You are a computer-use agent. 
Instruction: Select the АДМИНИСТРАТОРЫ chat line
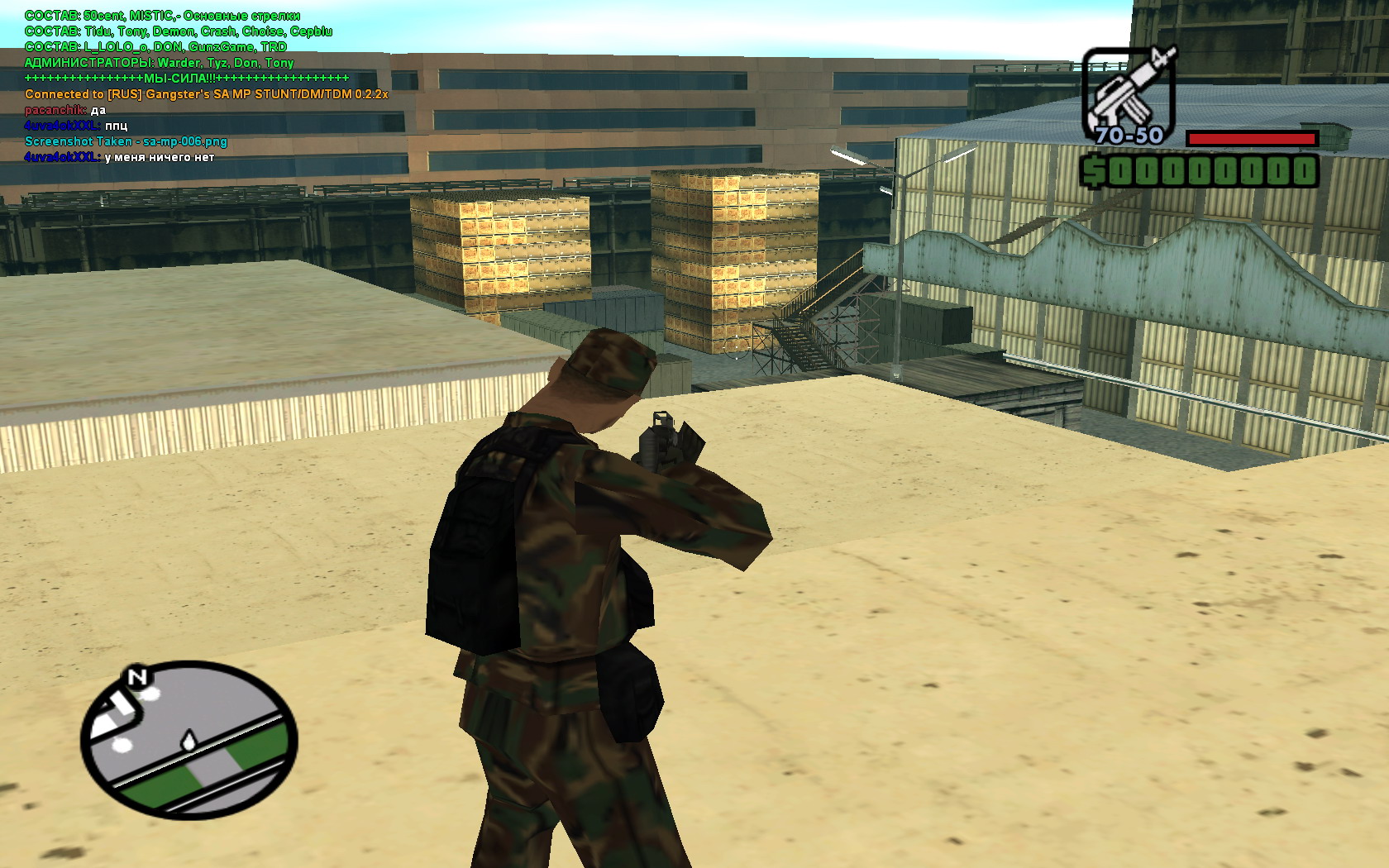(159, 63)
